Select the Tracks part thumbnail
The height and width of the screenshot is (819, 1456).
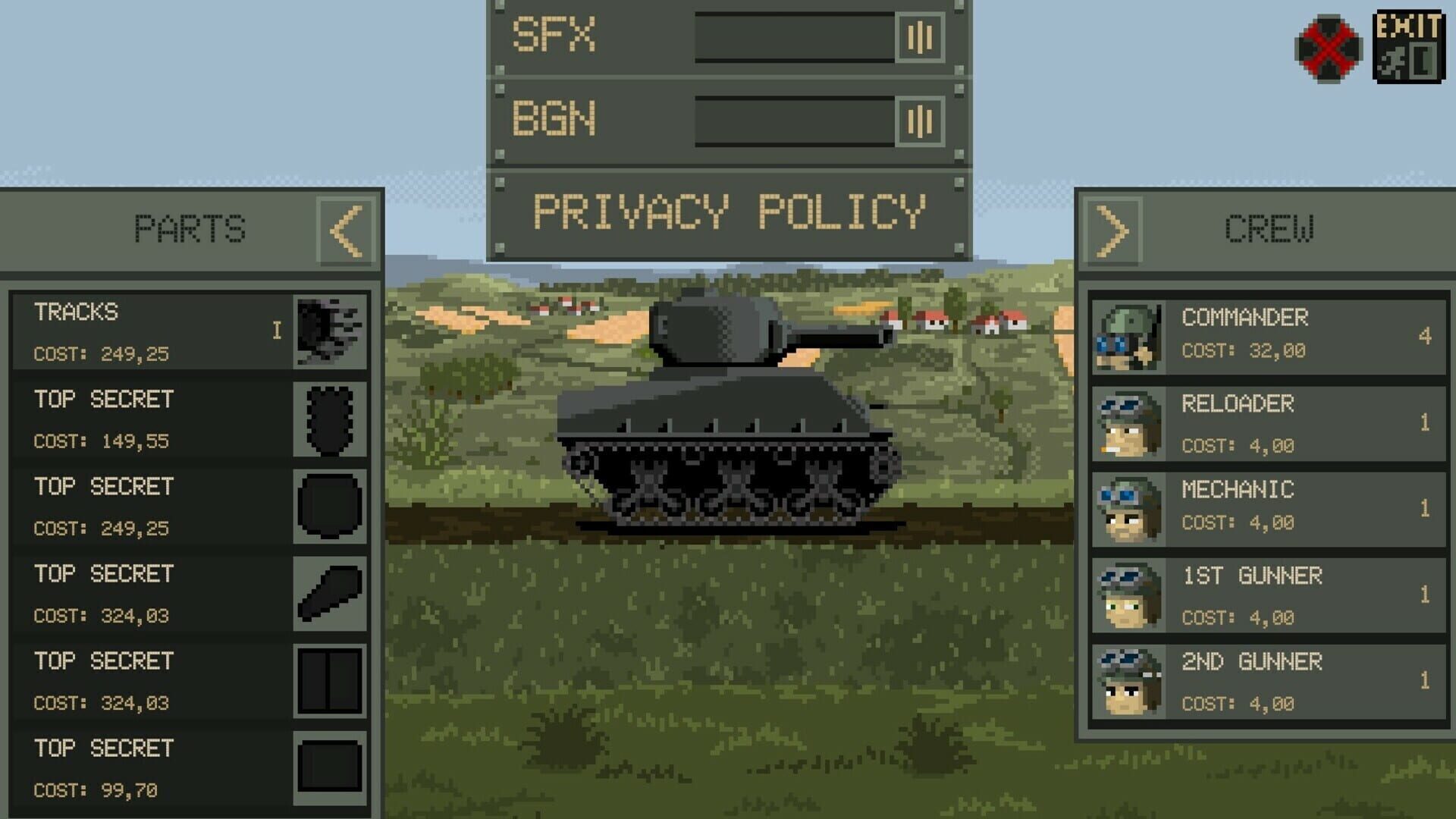tap(330, 331)
